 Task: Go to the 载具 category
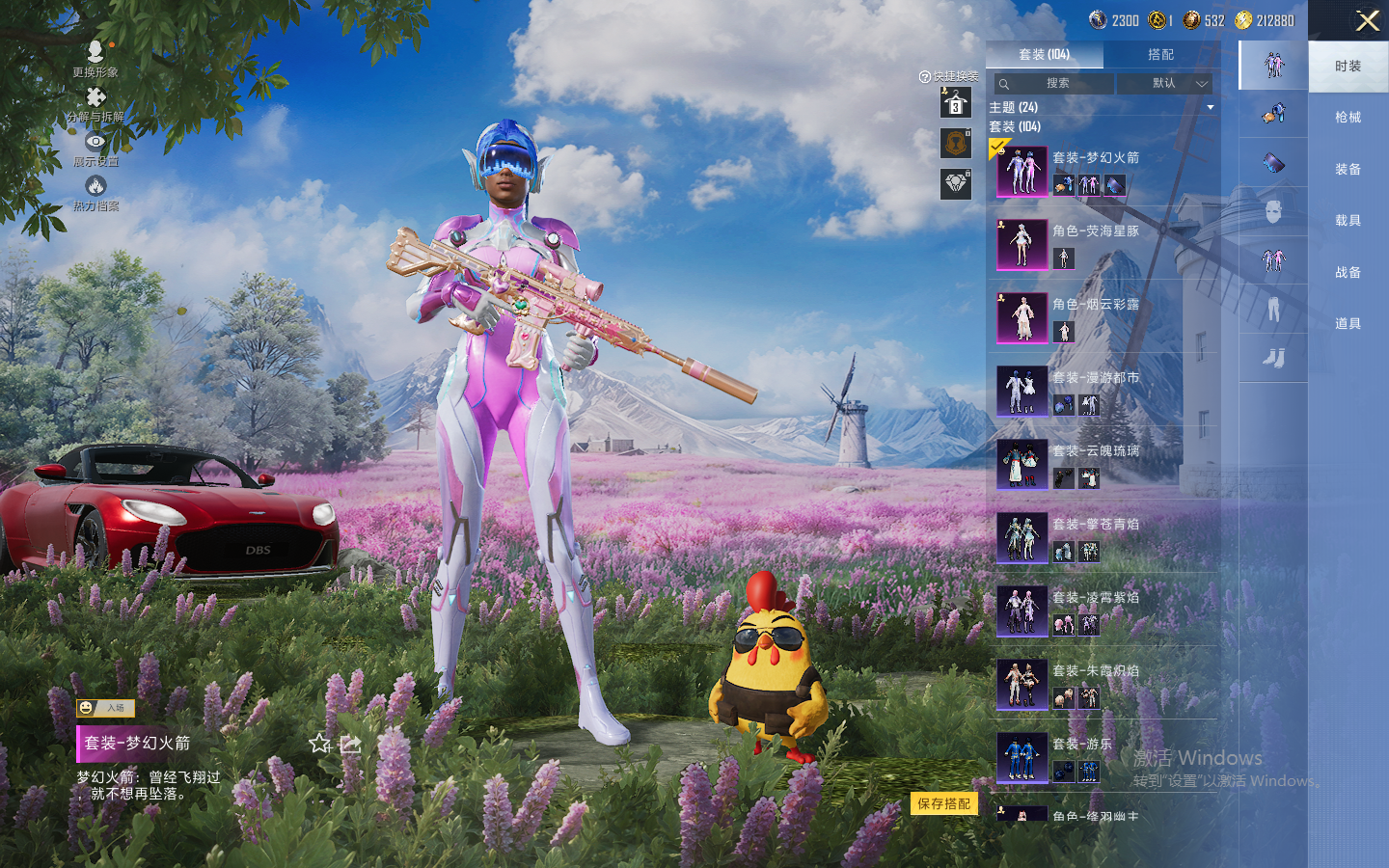click(1348, 221)
